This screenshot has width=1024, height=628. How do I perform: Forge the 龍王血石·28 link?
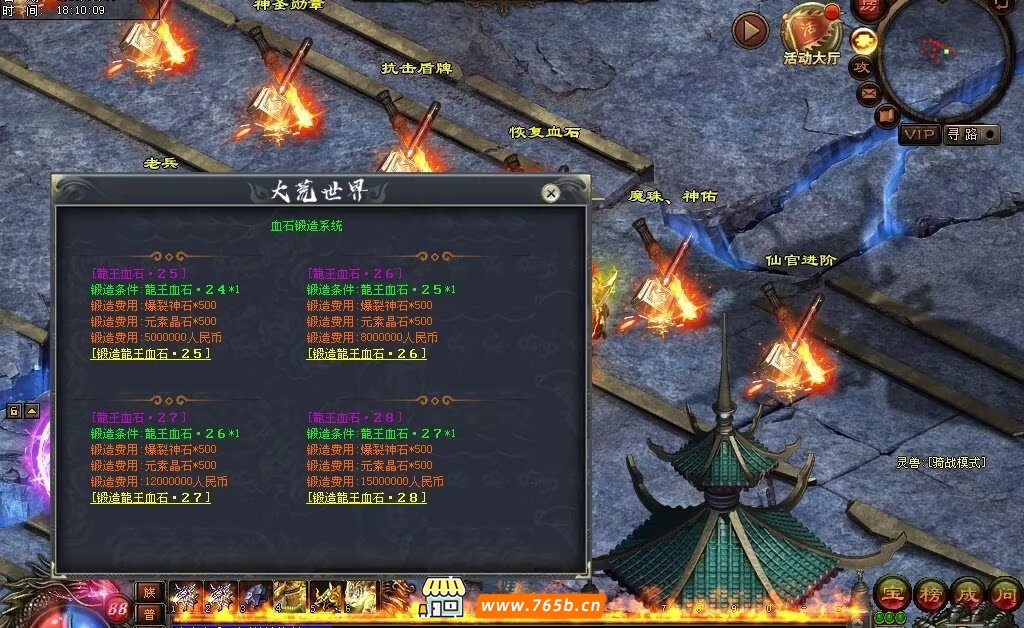pyautogui.click(x=366, y=498)
